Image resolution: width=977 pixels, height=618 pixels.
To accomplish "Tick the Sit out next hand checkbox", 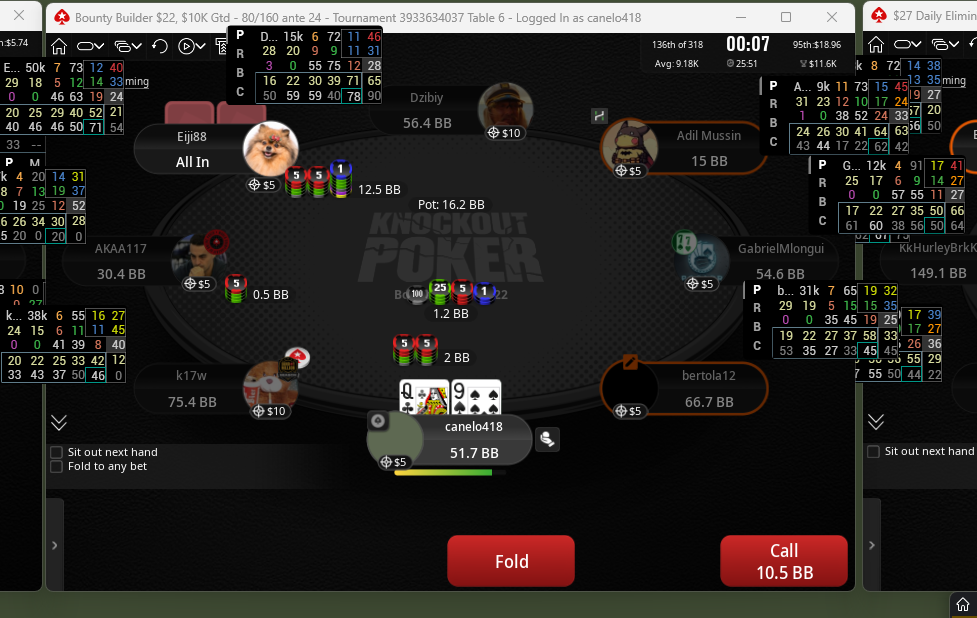I will (x=57, y=452).
